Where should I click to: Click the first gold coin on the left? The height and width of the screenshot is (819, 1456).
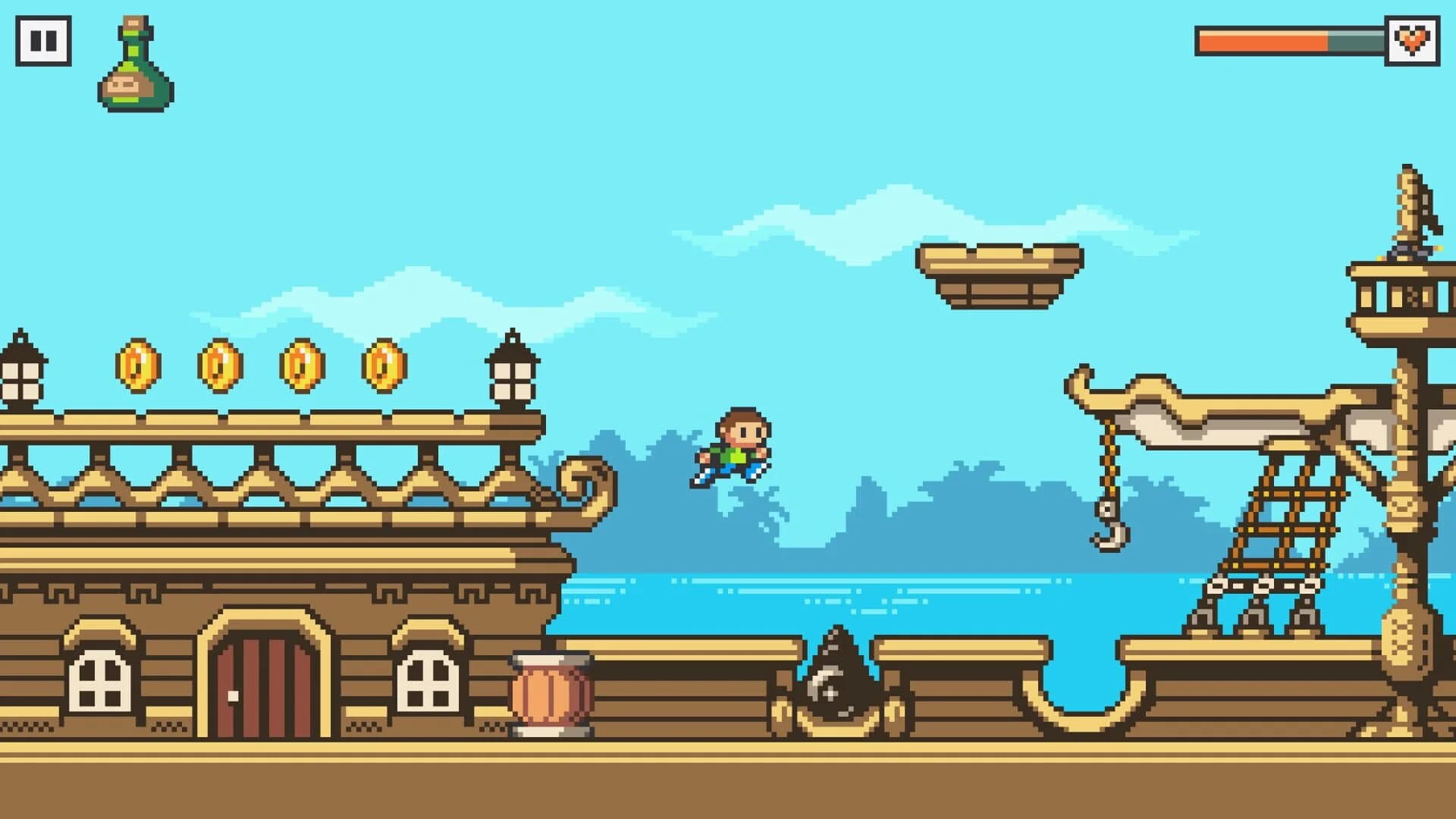[x=137, y=366]
